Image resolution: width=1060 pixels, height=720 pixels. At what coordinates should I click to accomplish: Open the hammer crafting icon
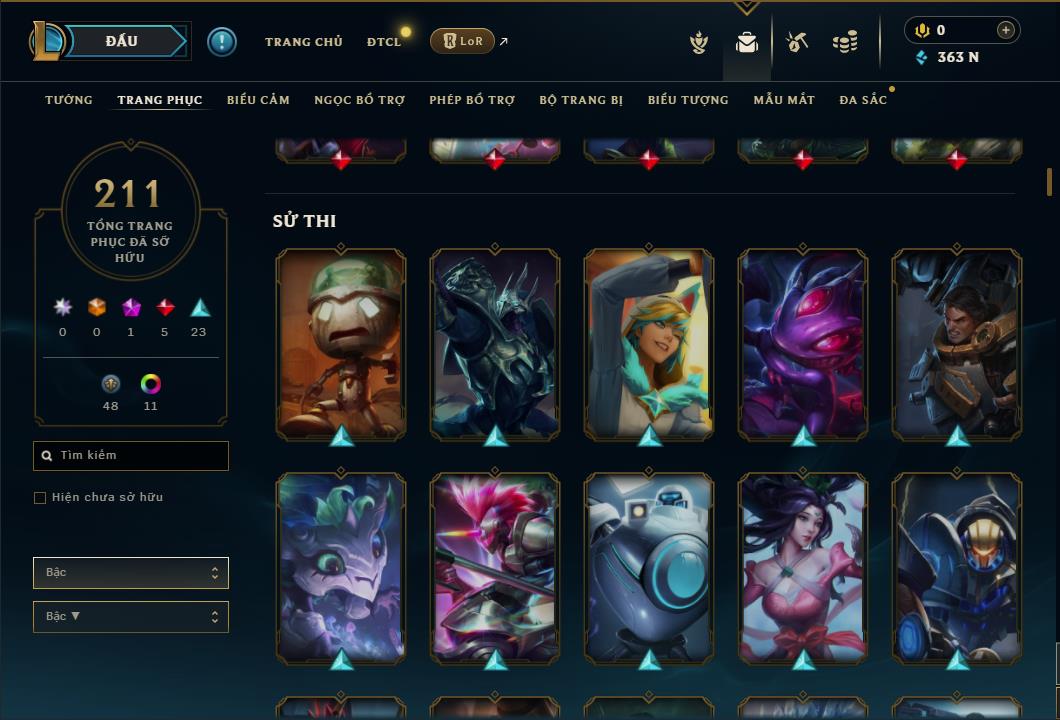(x=797, y=42)
